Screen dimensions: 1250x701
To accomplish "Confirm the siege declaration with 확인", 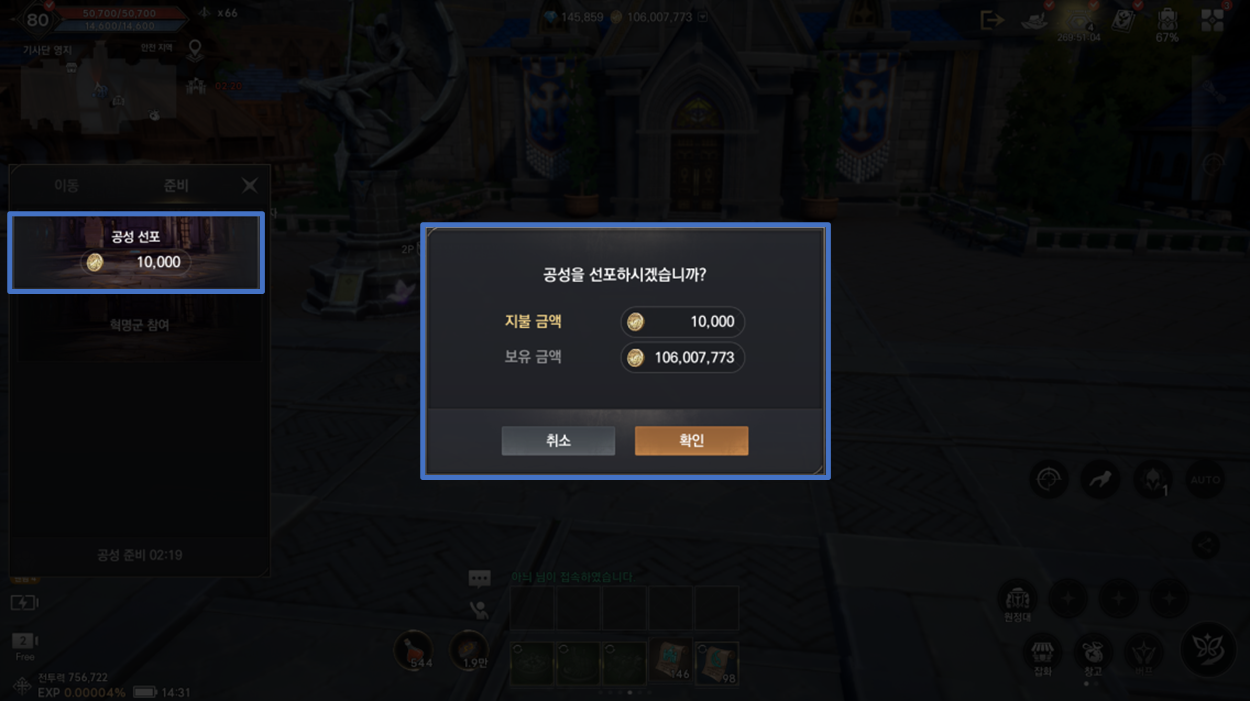I will [x=691, y=441].
